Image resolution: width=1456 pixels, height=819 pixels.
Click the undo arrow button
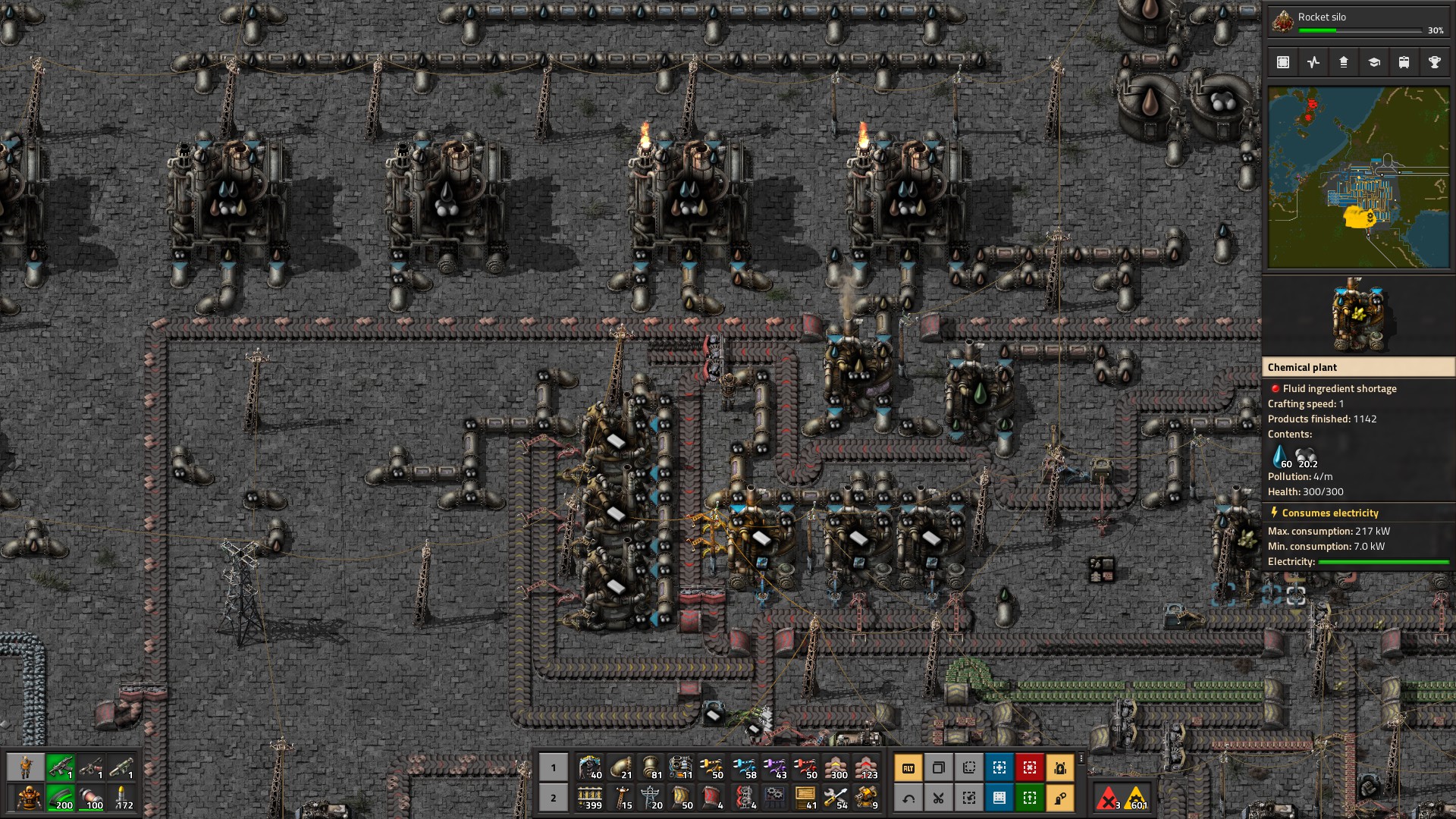click(908, 798)
